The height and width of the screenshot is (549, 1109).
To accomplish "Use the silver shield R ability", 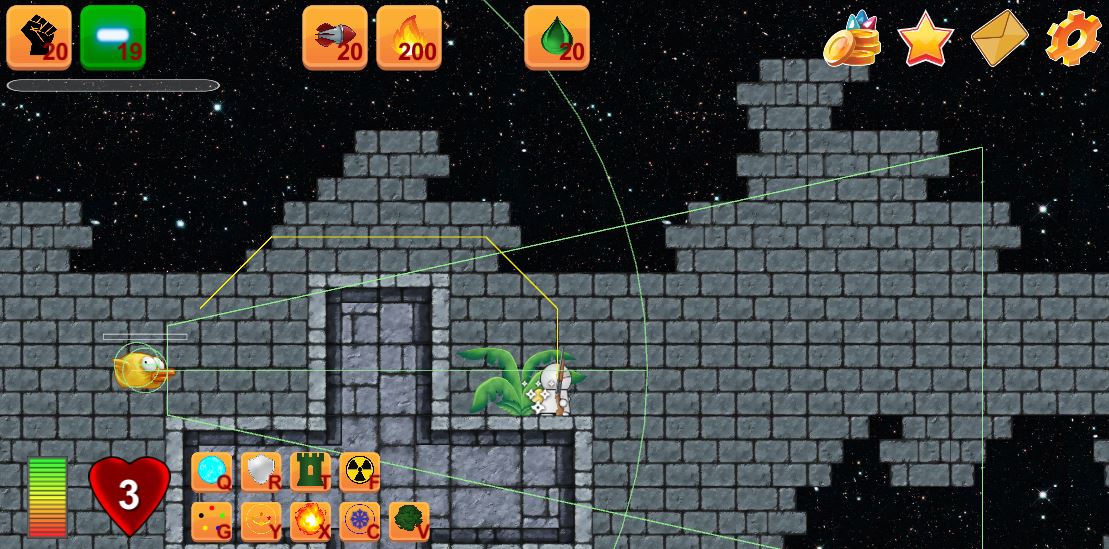I will click(261, 471).
